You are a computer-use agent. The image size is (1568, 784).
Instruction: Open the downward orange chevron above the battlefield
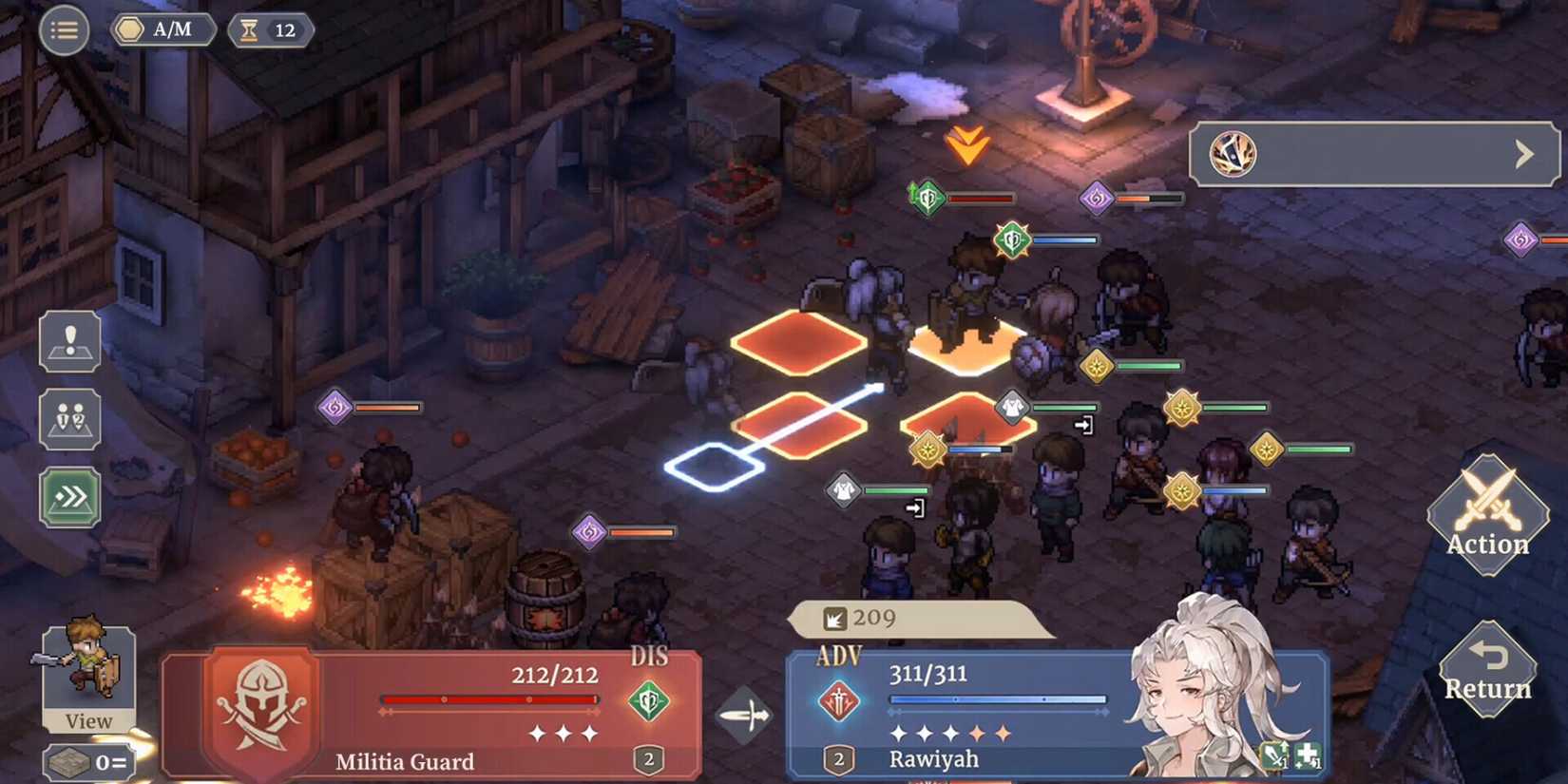(x=966, y=144)
